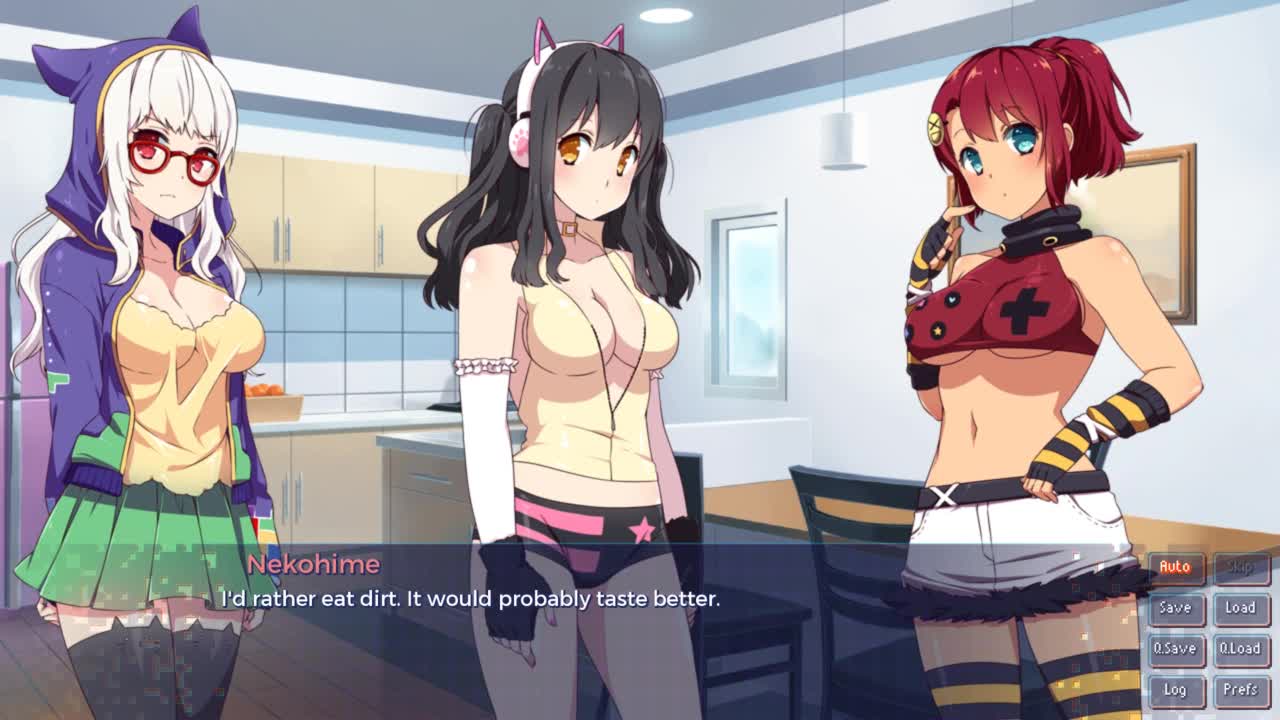Show the dialogue Log
Screen dimensions: 1280x720
click(1175, 690)
